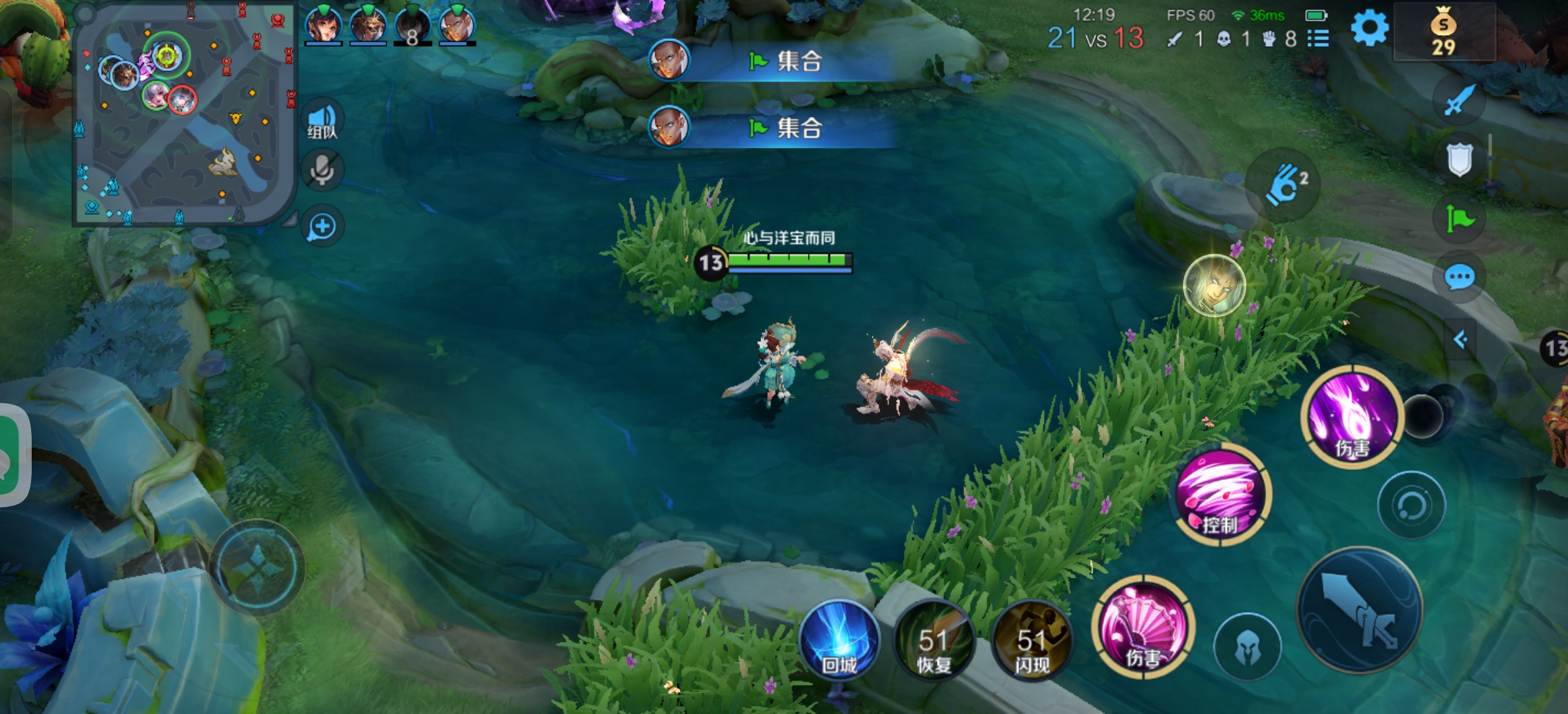Trigger the 控制 control skill
1568x714 pixels.
[1220, 495]
